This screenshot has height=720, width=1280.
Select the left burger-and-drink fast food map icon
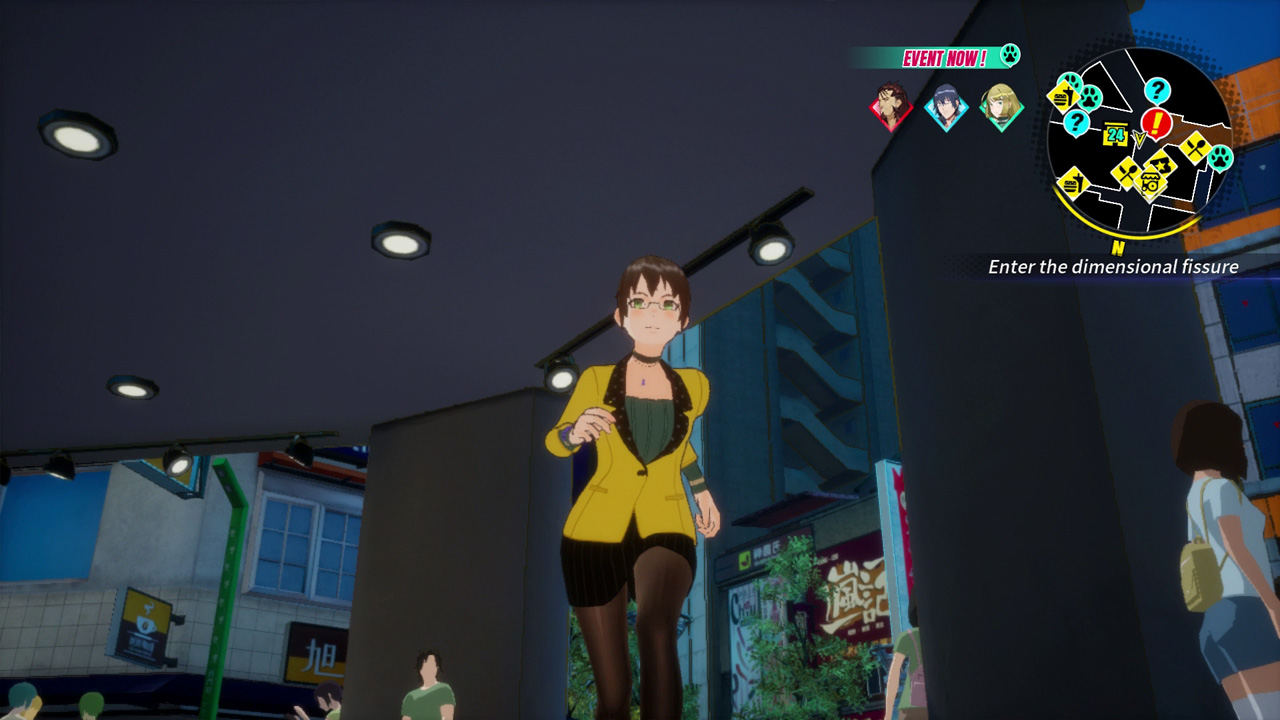[1062, 97]
